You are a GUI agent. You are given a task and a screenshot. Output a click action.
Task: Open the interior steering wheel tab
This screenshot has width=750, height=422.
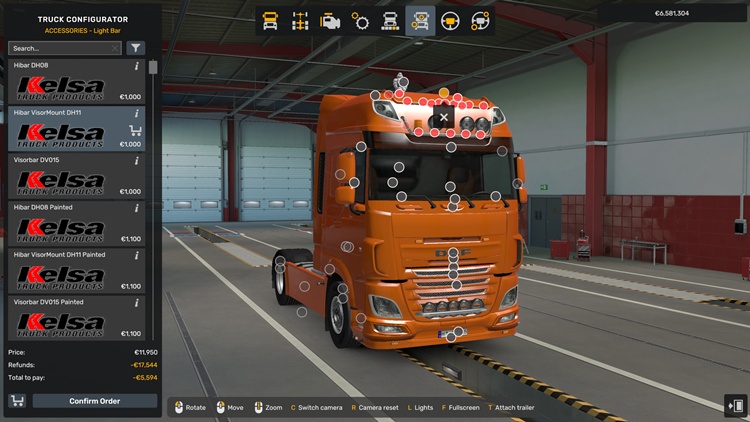451,20
